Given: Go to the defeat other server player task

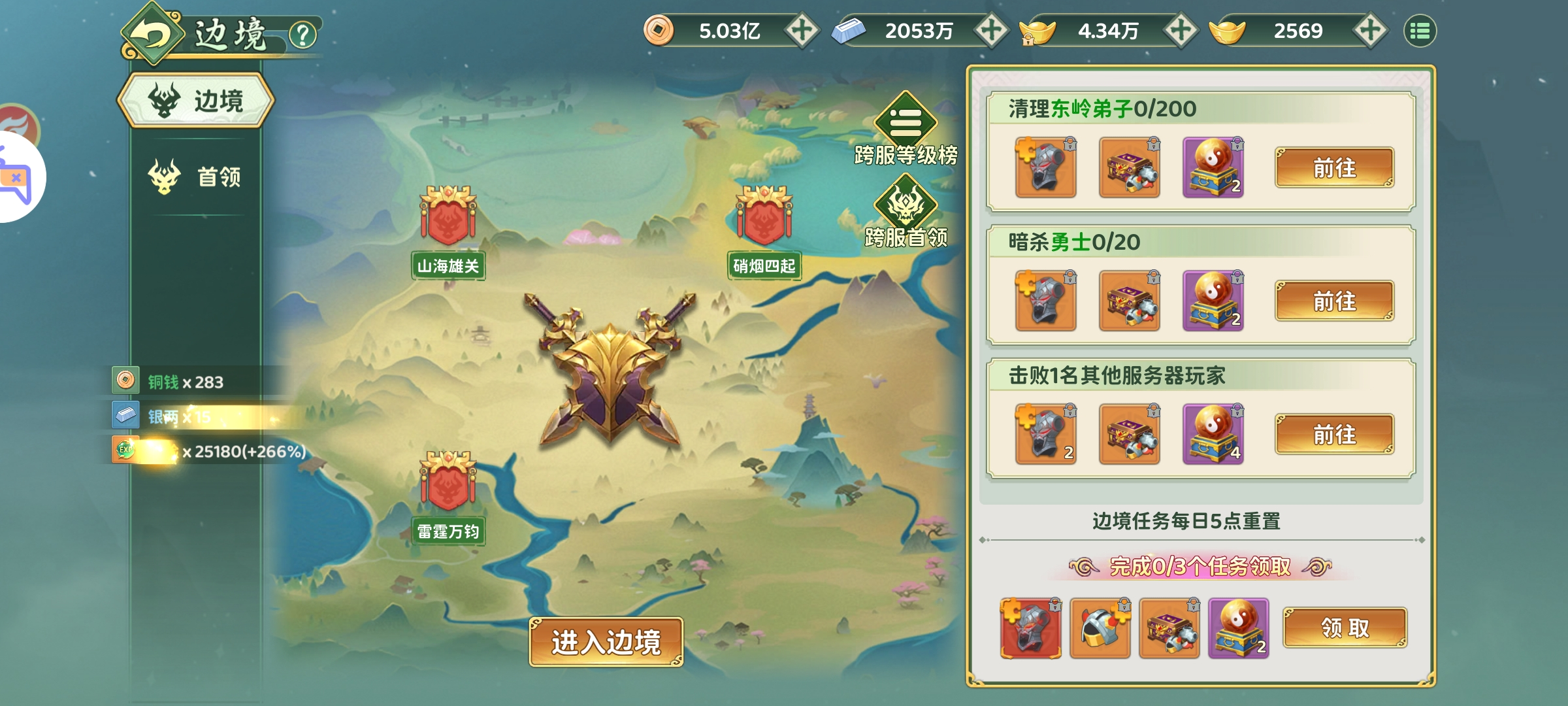Looking at the screenshot, I should tap(1334, 435).
